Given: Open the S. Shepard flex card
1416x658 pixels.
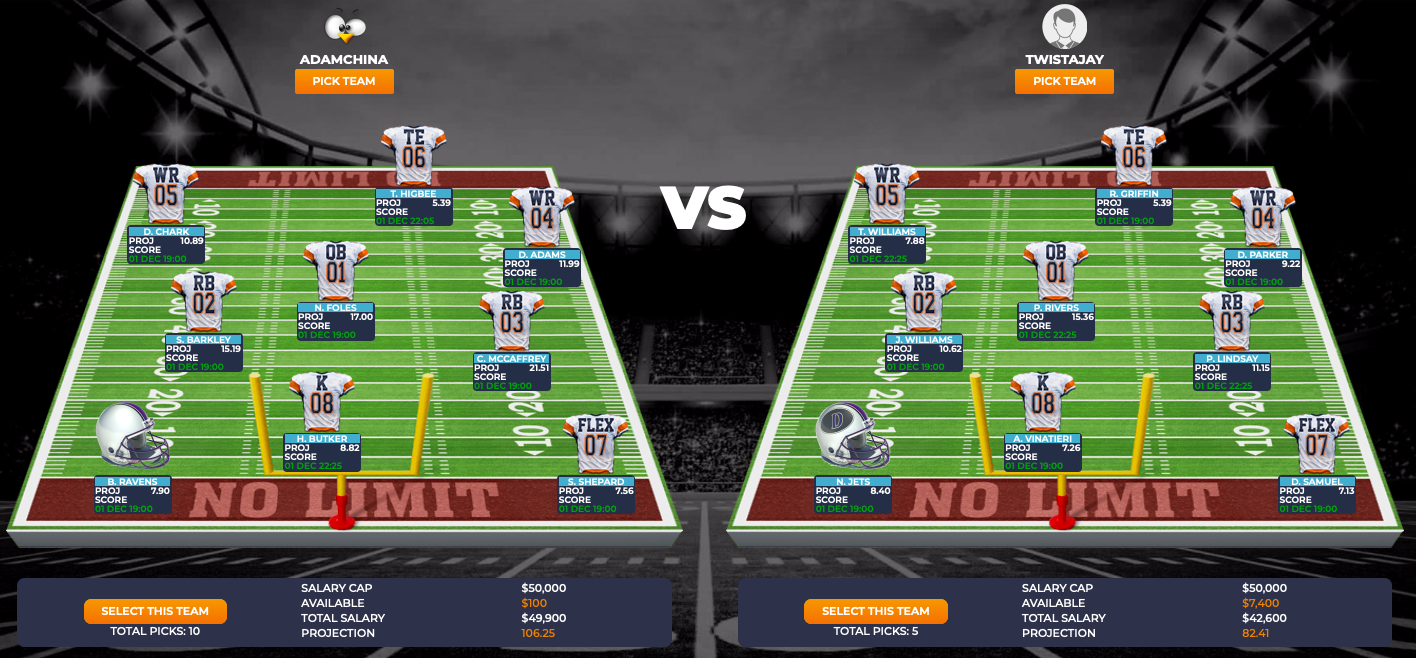Looking at the screenshot, I should point(596,494).
